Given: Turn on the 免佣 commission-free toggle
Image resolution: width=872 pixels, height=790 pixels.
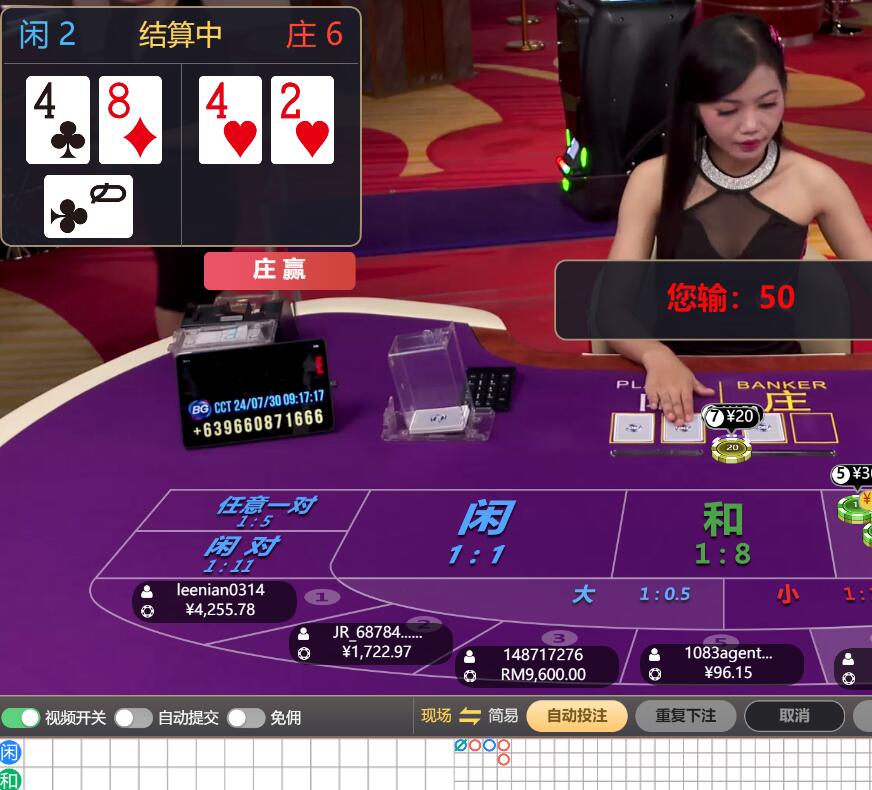Looking at the screenshot, I should [x=245, y=718].
